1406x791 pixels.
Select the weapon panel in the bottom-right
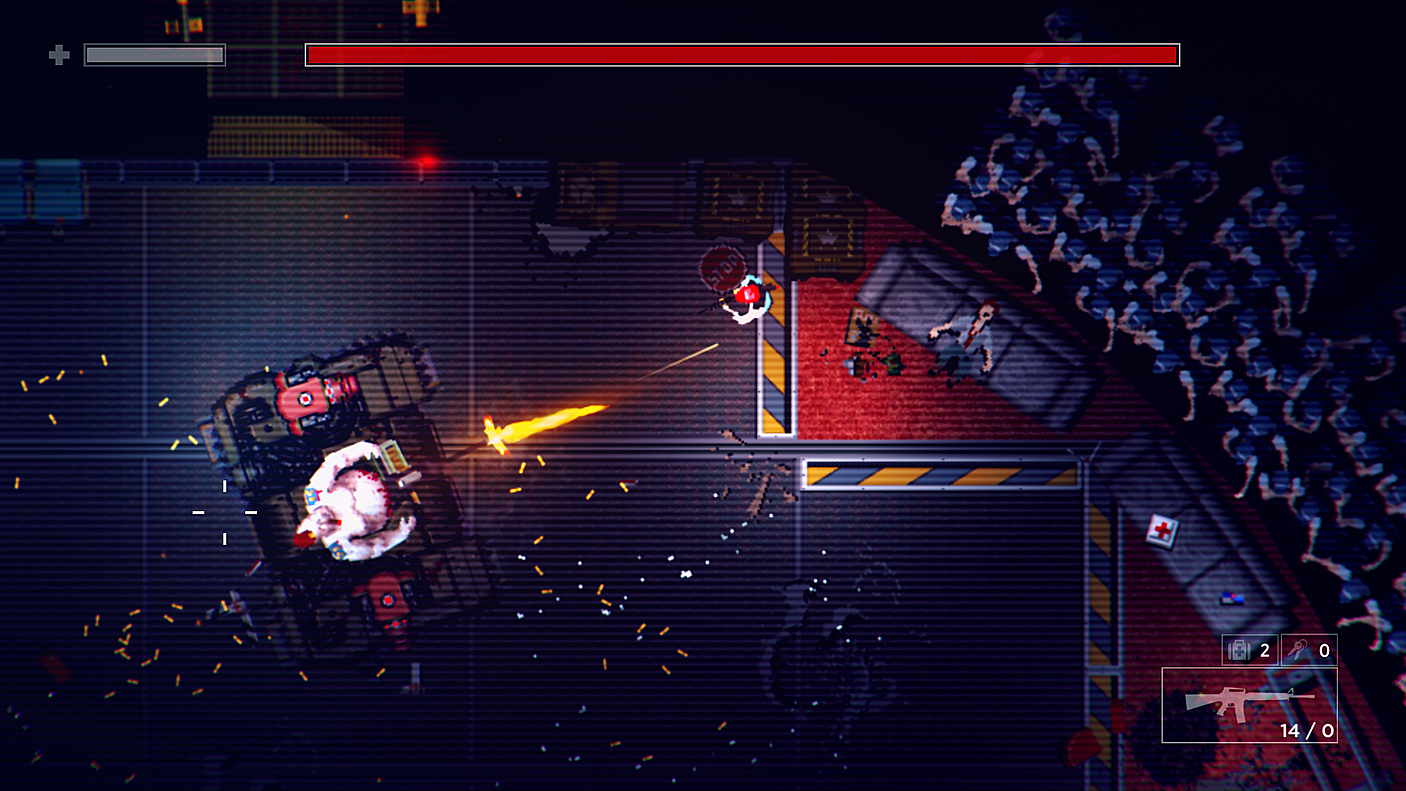pyautogui.click(x=1250, y=705)
